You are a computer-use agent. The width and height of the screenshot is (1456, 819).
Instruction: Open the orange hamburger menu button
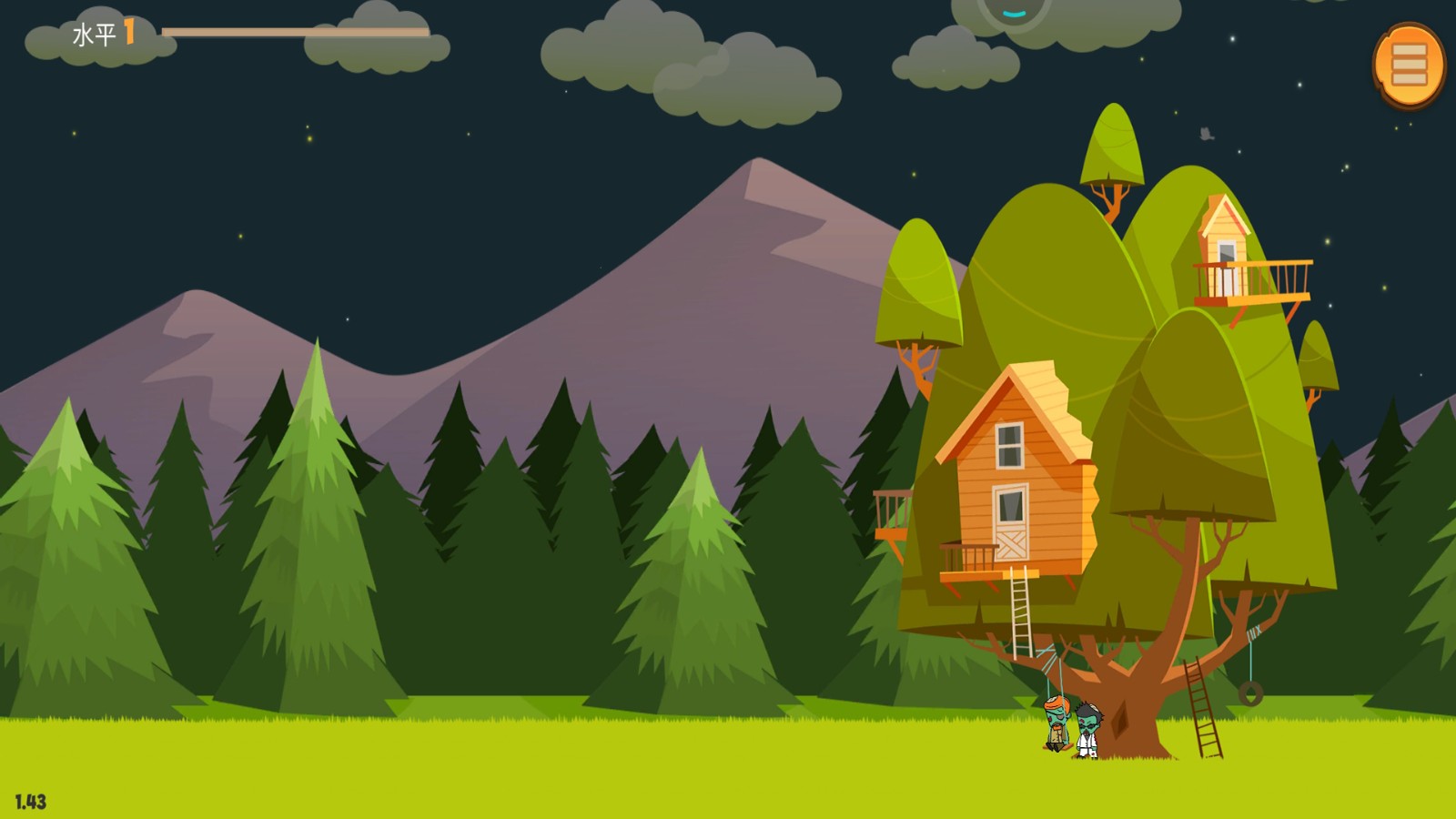pyautogui.click(x=1409, y=65)
